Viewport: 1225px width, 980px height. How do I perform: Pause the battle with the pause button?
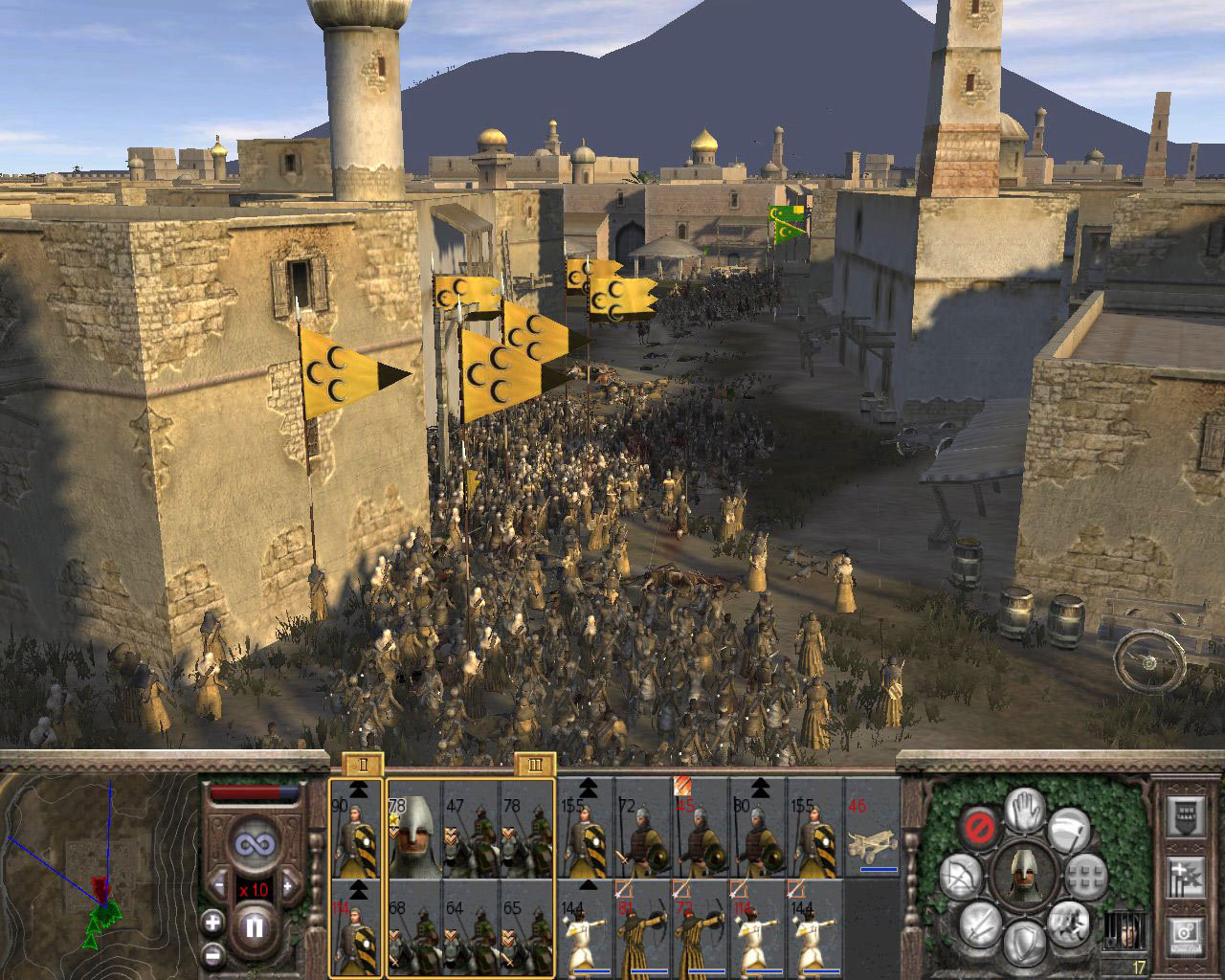pos(256,925)
